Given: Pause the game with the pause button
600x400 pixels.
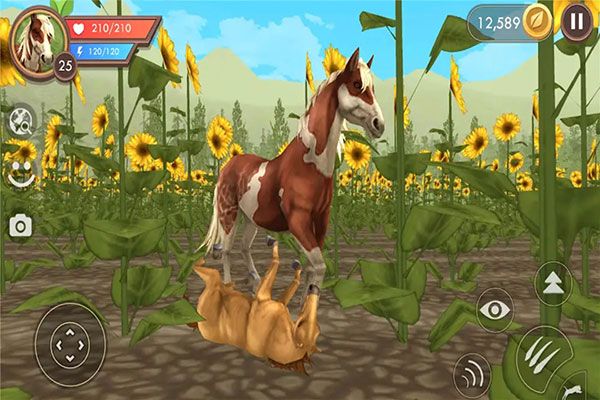Looking at the screenshot, I should pyautogui.click(x=577, y=20).
